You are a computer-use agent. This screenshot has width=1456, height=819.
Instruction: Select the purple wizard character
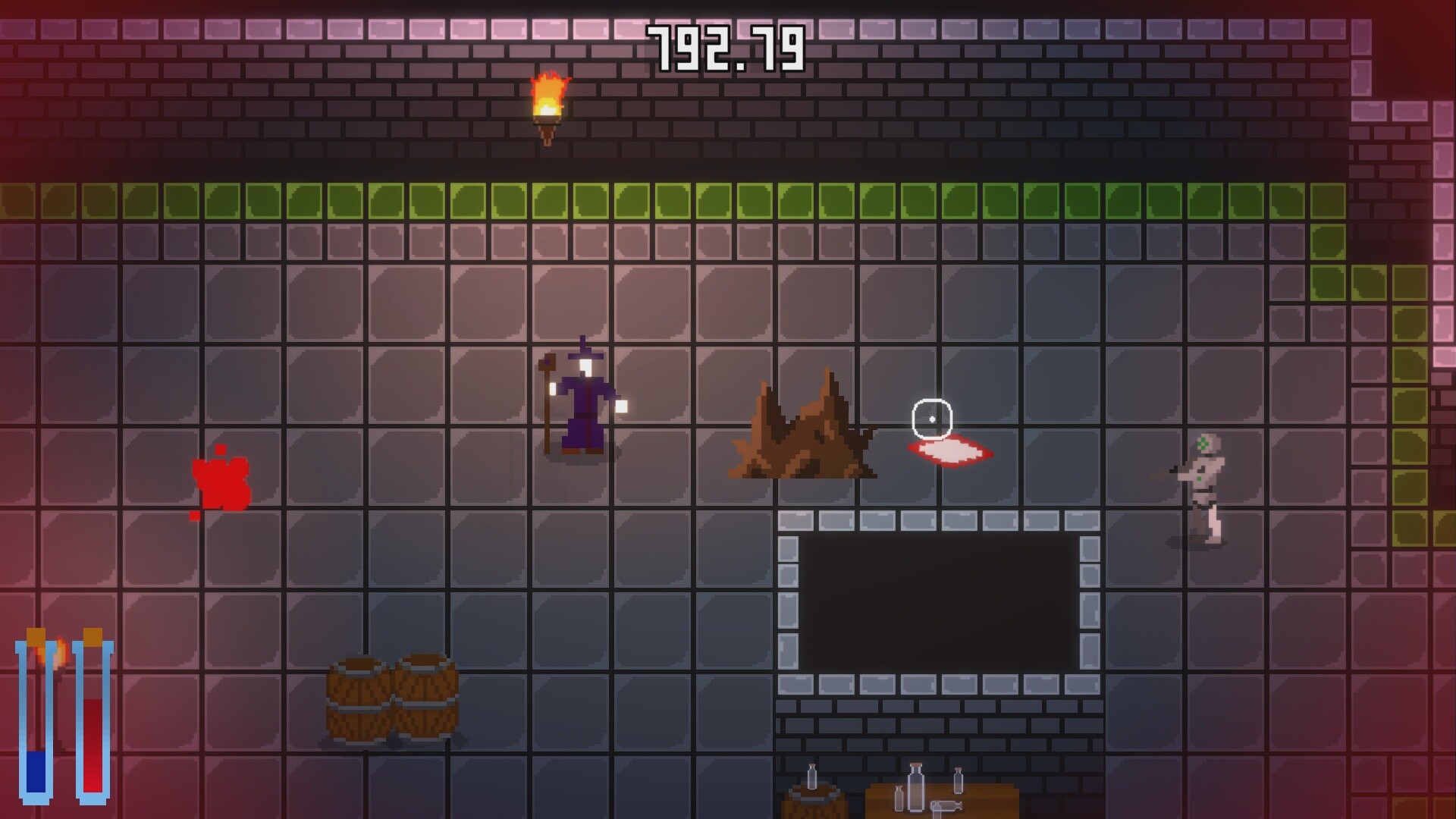click(x=584, y=402)
